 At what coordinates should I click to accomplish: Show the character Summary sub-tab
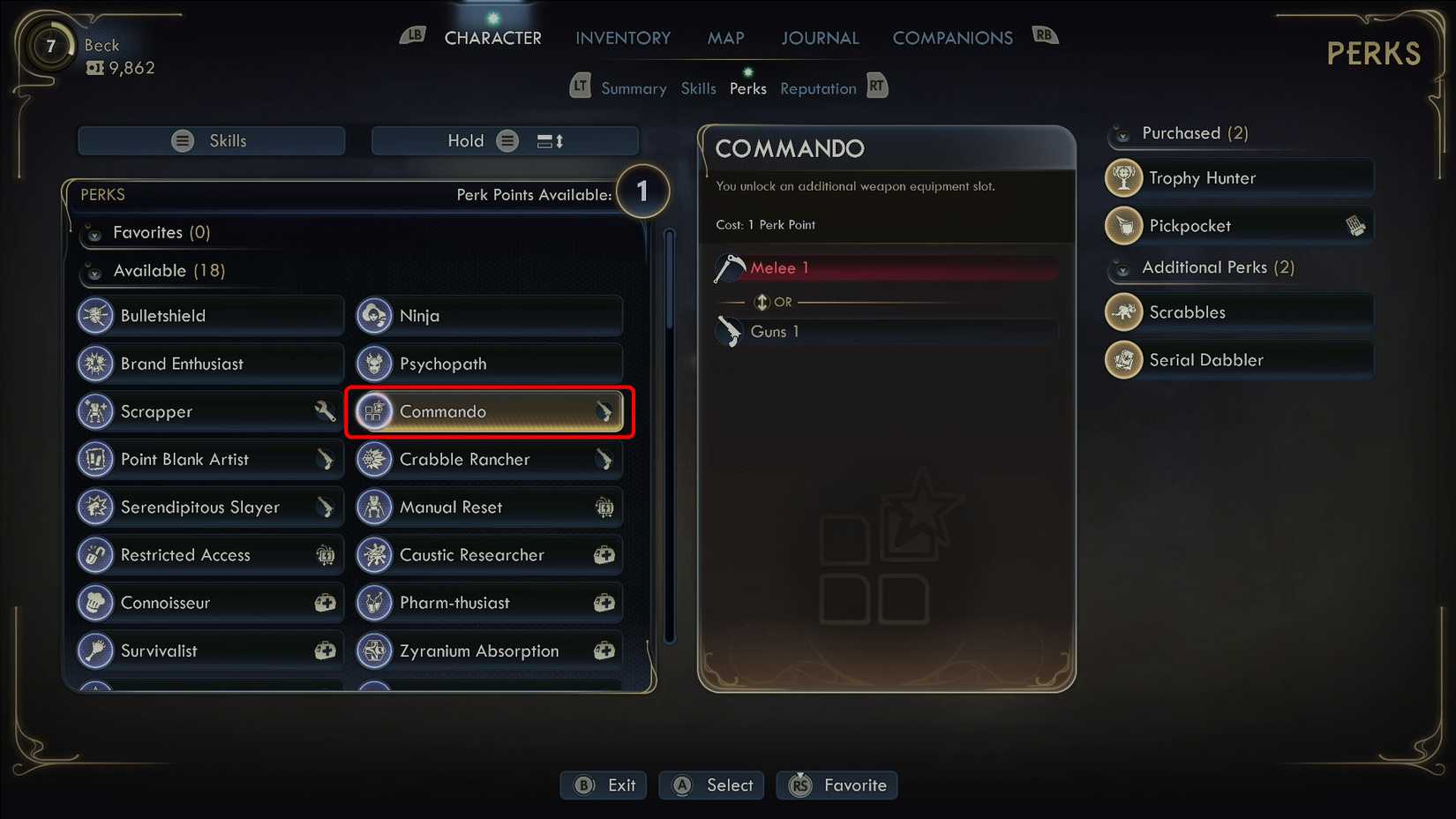pos(634,88)
